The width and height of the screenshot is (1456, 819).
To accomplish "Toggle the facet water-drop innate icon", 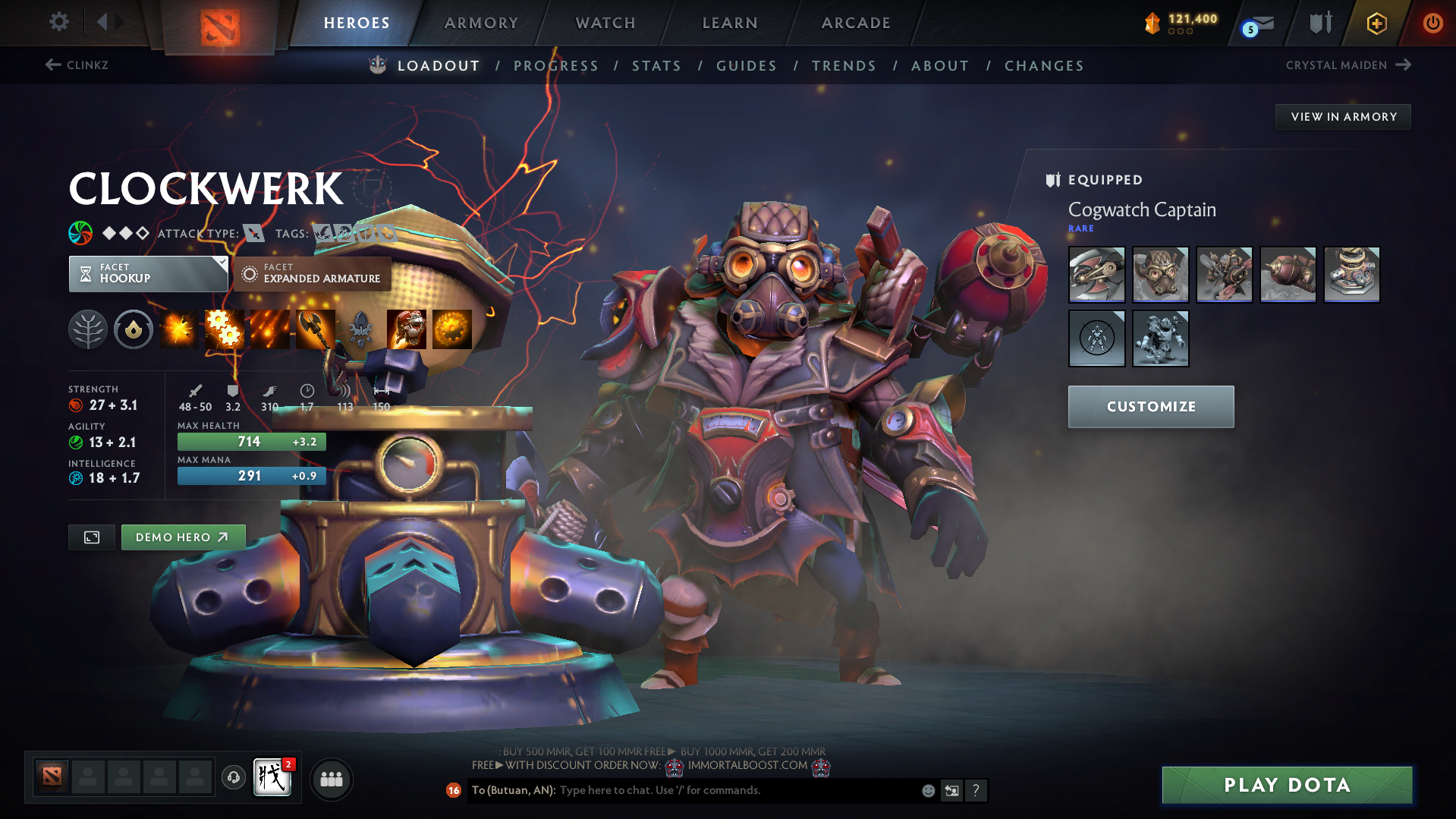I will pyautogui.click(x=134, y=329).
